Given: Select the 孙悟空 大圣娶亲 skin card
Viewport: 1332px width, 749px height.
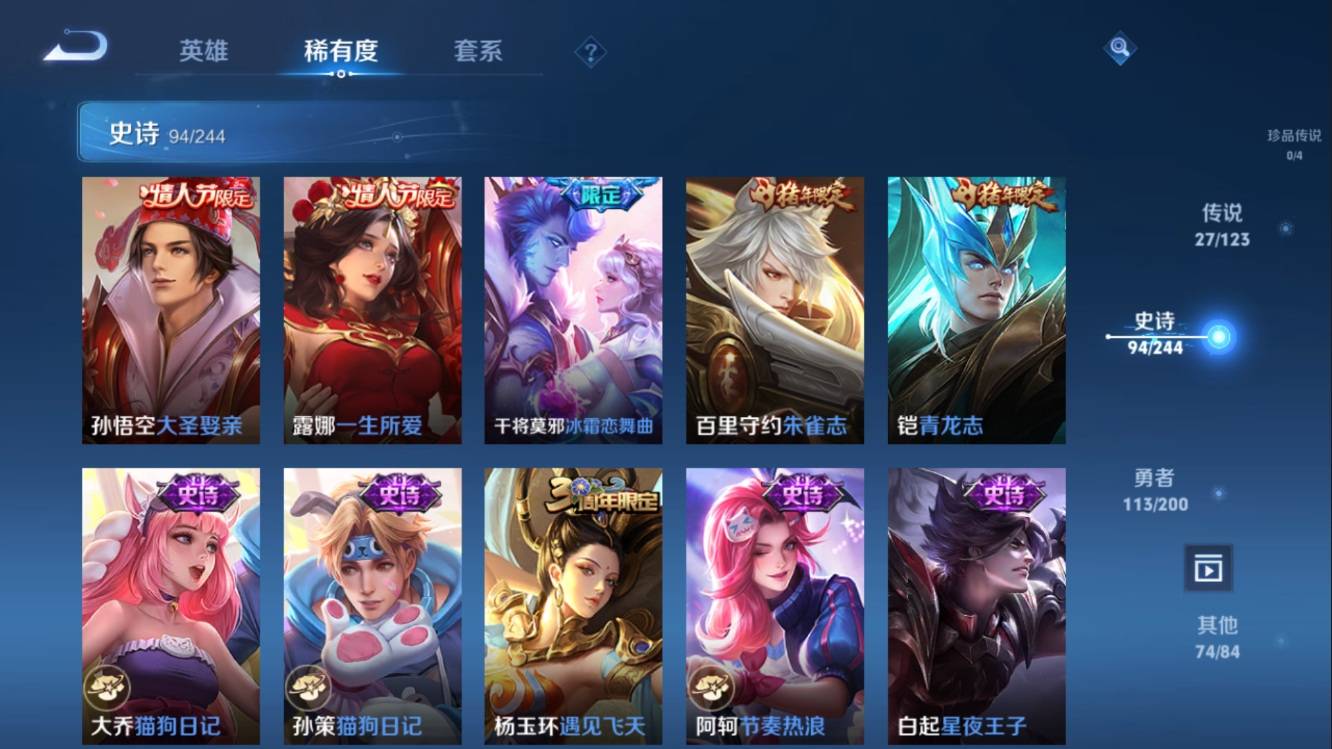Looking at the screenshot, I should coord(171,310).
